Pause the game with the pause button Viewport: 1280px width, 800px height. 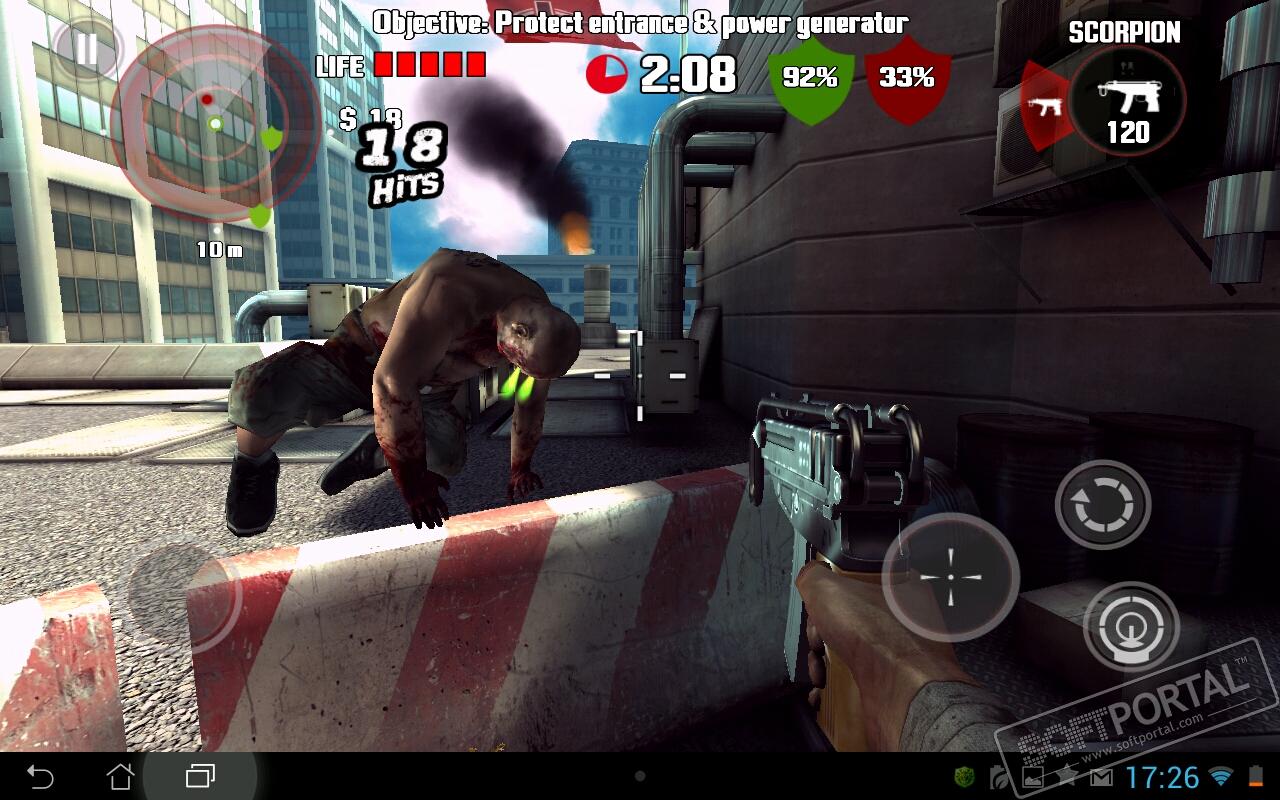tap(87, 49)
